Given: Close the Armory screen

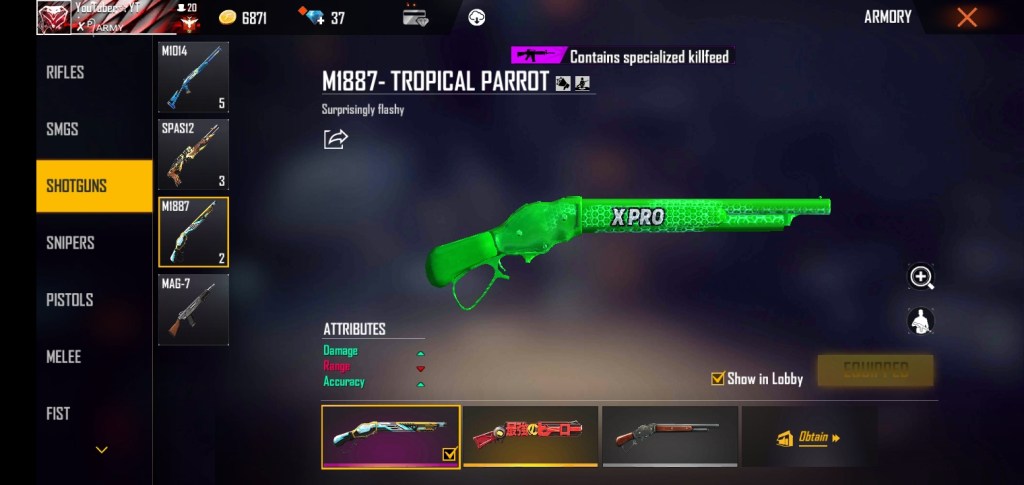Looking at the screenshot, I should [x=966, y=17].
